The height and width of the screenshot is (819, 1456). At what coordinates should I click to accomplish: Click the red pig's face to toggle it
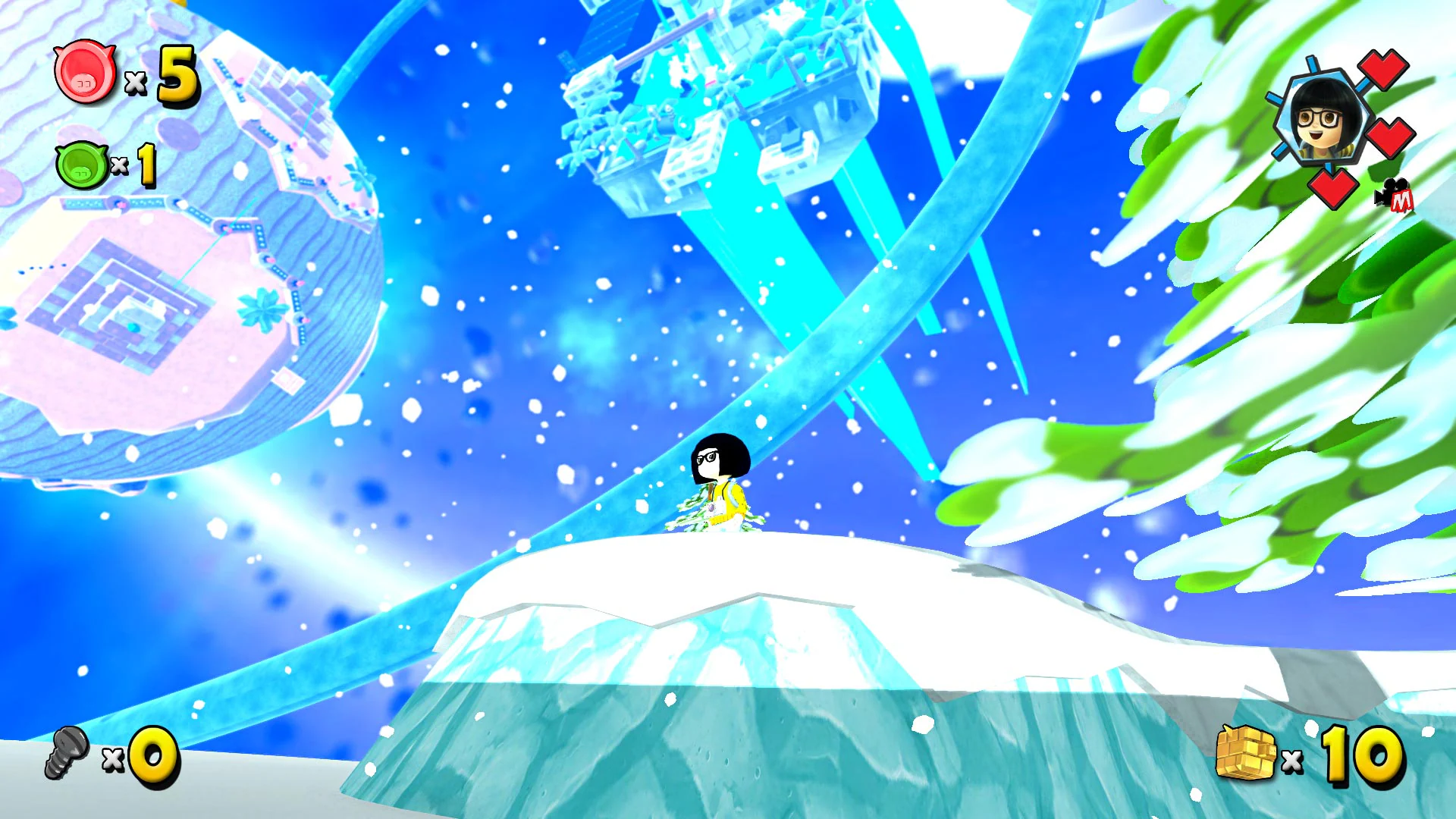point(83,74)
